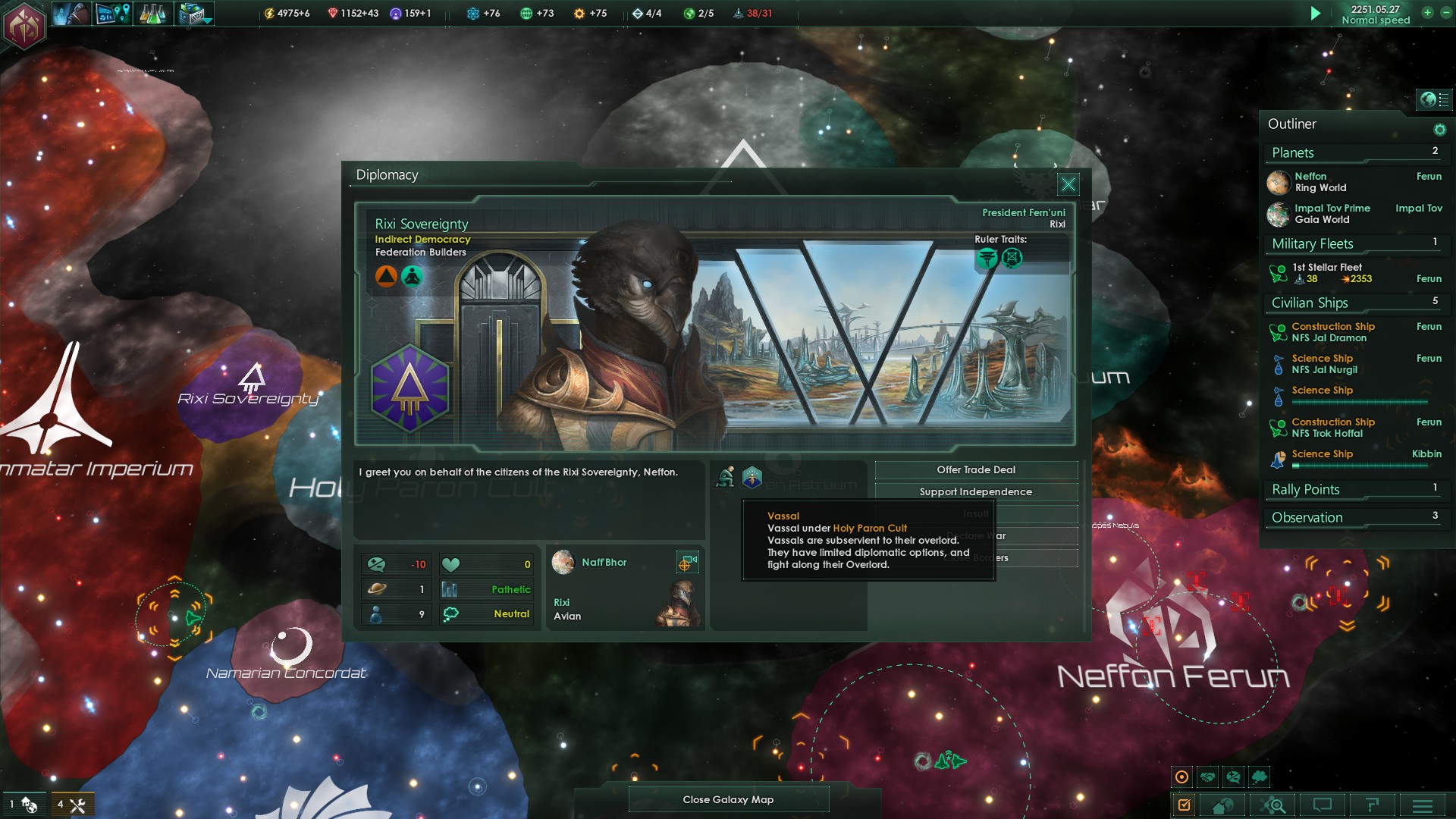Toggle game play/pause button
The height and width of the screenshot is (819, 1456).
[1316, 14]
